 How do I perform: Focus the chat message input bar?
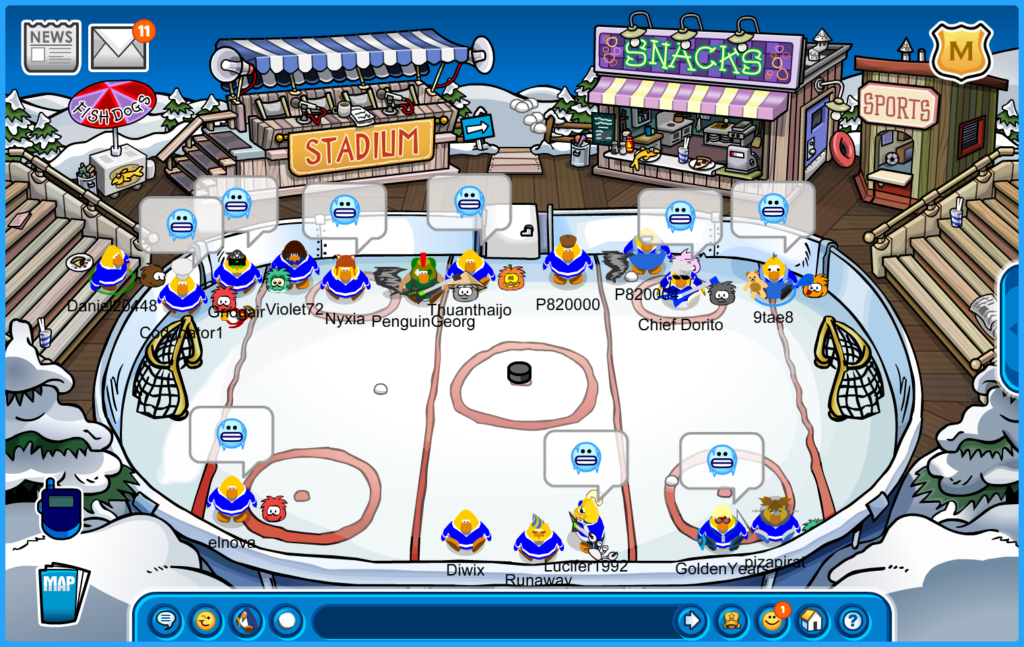[490, 621]
